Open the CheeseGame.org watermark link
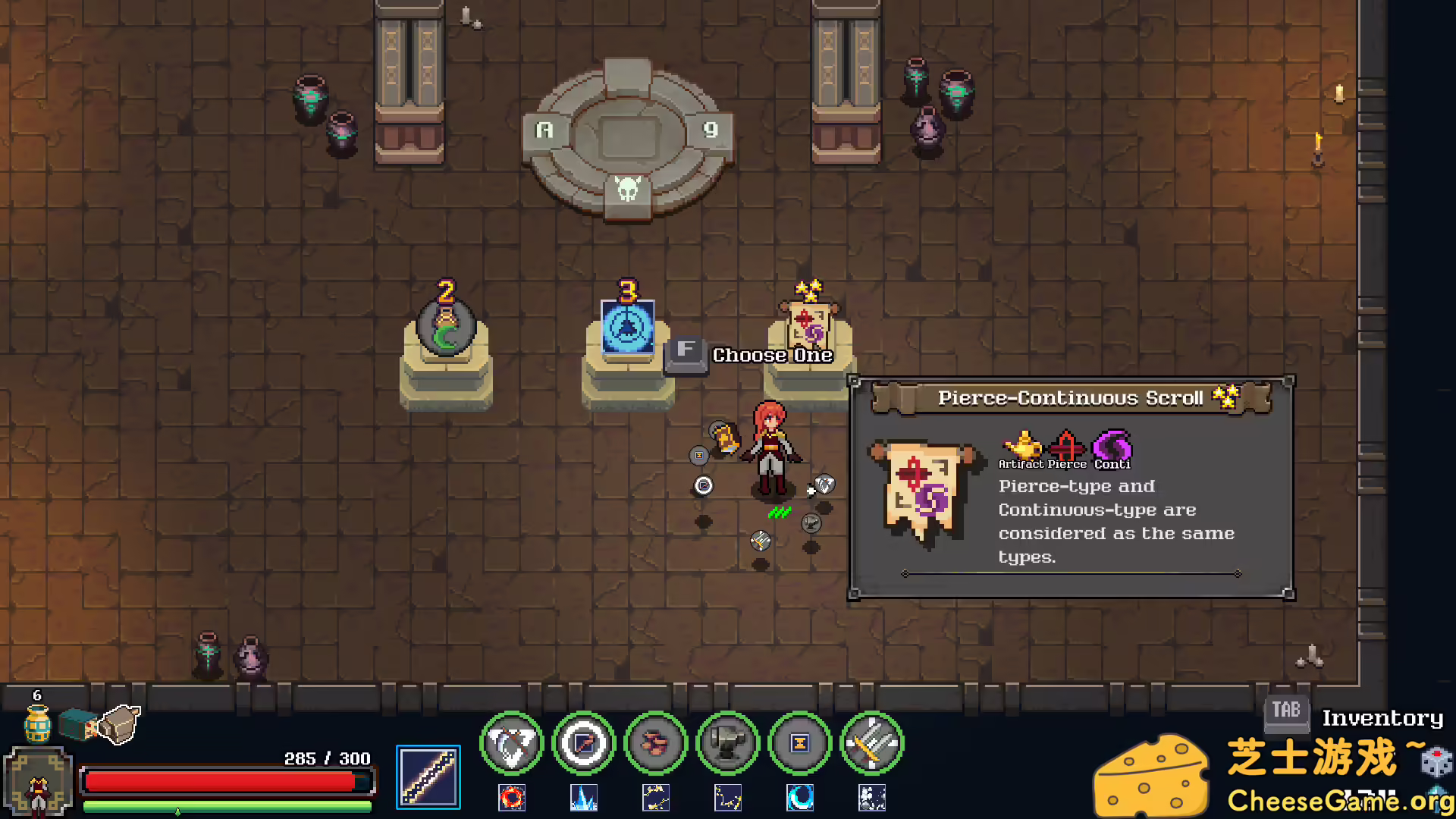The image size is (1456, 819). (x=1340, y=800)
